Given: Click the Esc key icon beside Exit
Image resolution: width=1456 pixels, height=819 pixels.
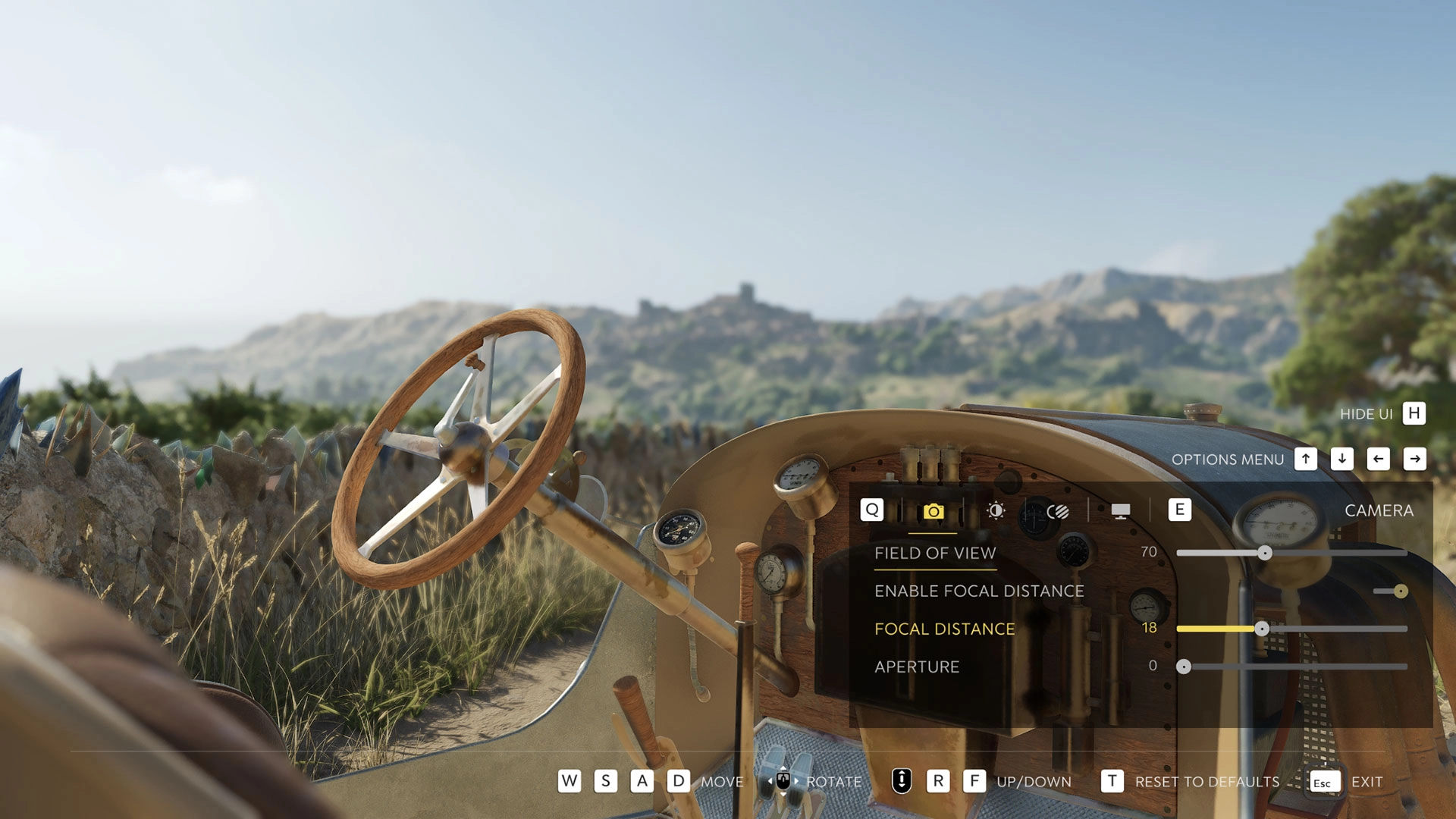Looking at the screenshot, I should click(x=1324, y=781).
